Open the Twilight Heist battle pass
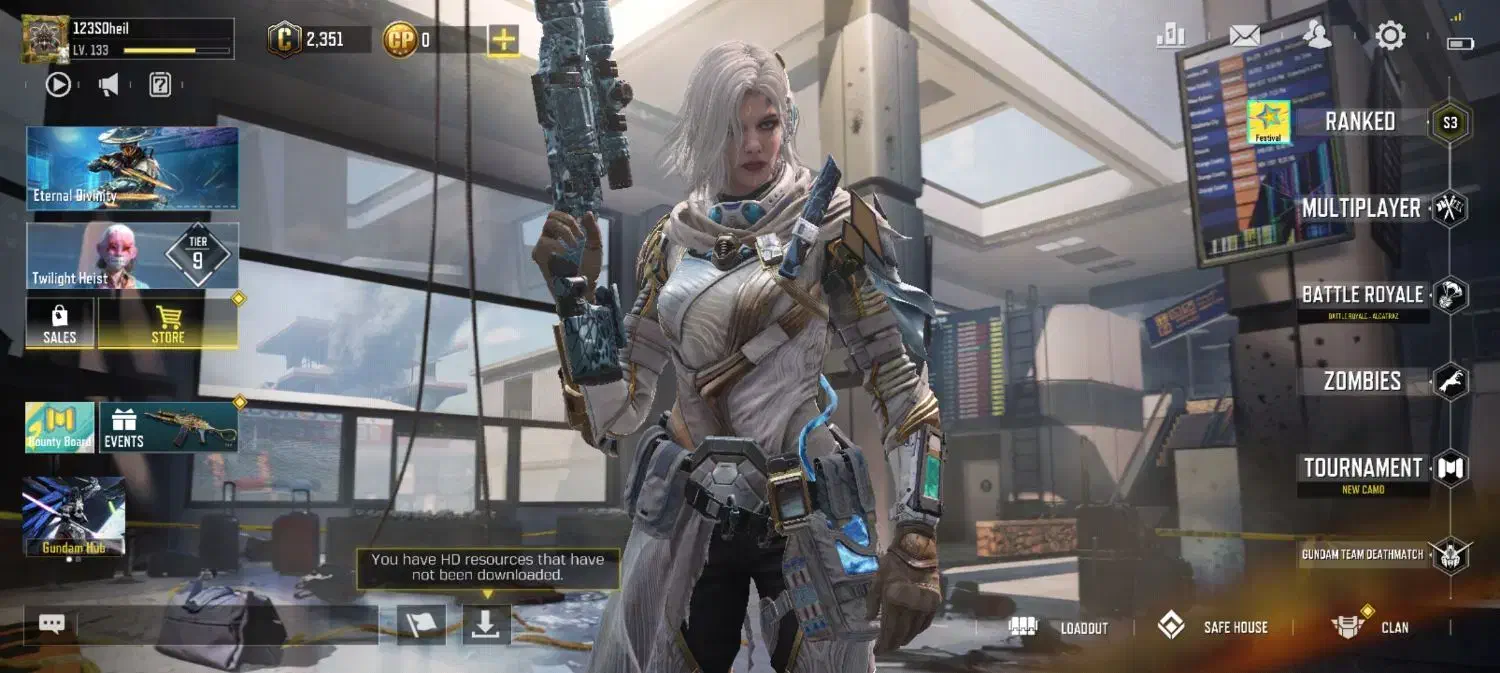Screen dimensions: 1500x673 point(132,256)
